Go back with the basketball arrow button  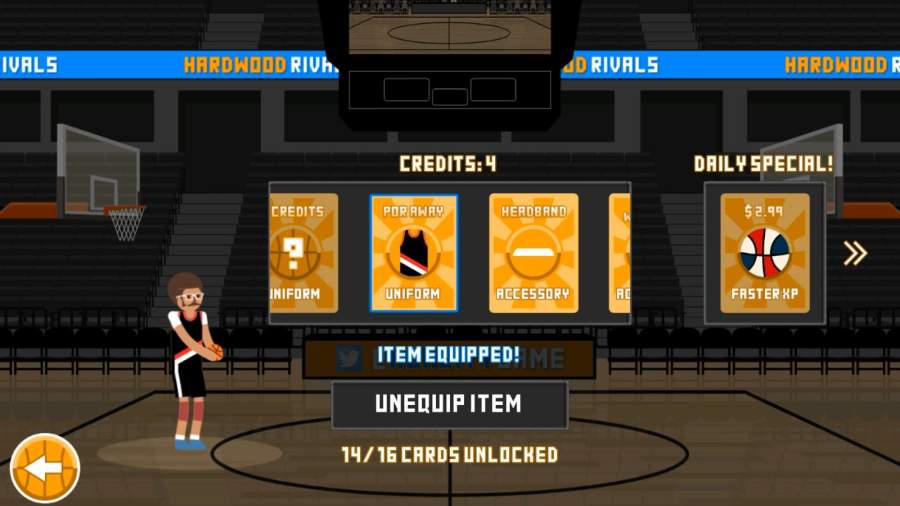point(45,467)
